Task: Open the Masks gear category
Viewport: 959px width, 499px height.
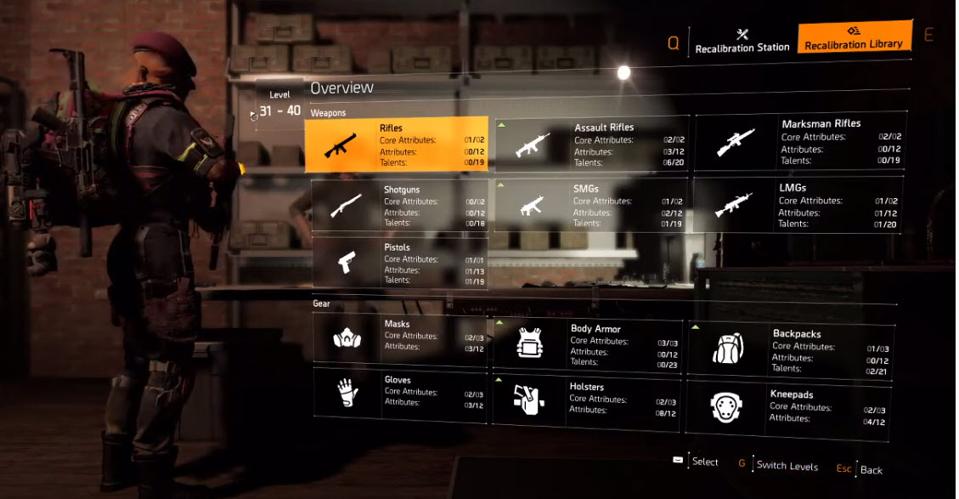Action: tap(399, 337)
